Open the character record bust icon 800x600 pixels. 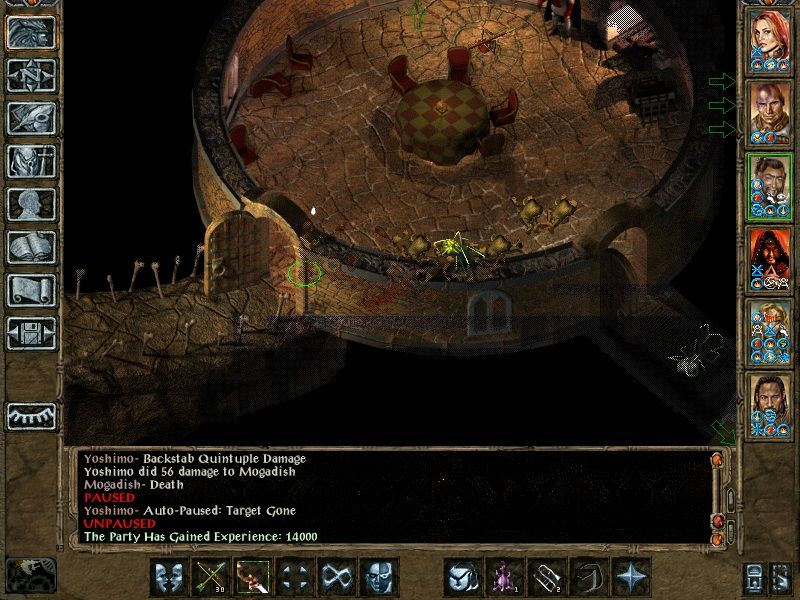pos(31,204)
